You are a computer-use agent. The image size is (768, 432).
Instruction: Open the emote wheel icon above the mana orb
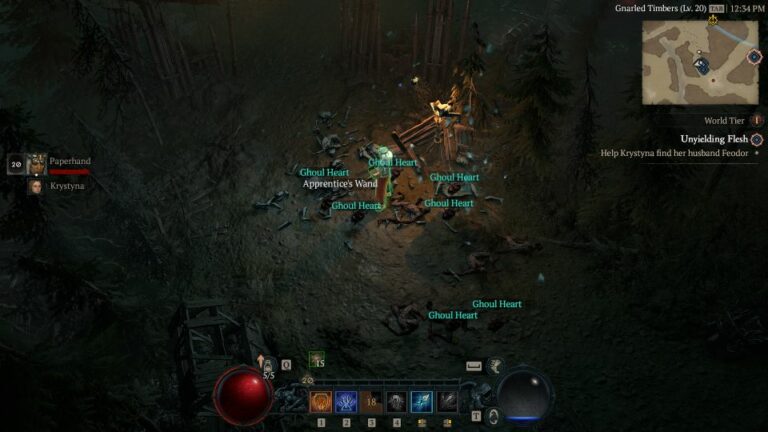point(495,367)
